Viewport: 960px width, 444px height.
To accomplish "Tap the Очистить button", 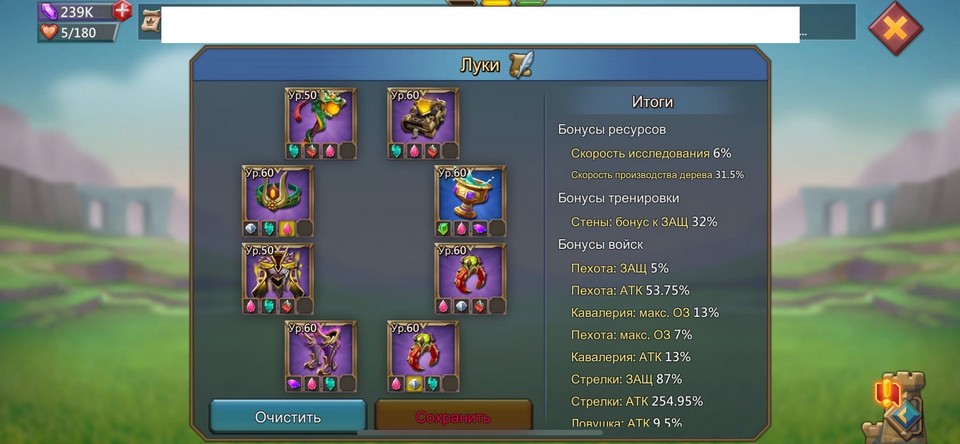I will point(288,416).
